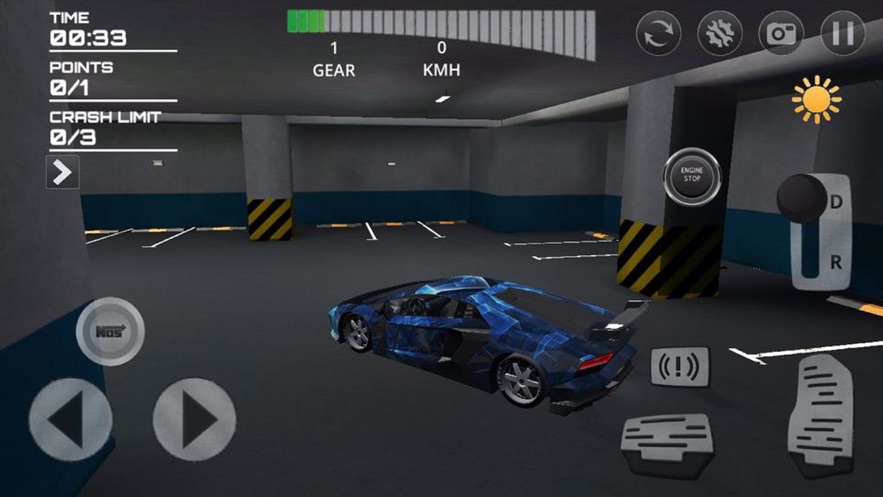Toggle the sun headlights icon
Viewport: 883px width, 497px height.
coord(816,100)
